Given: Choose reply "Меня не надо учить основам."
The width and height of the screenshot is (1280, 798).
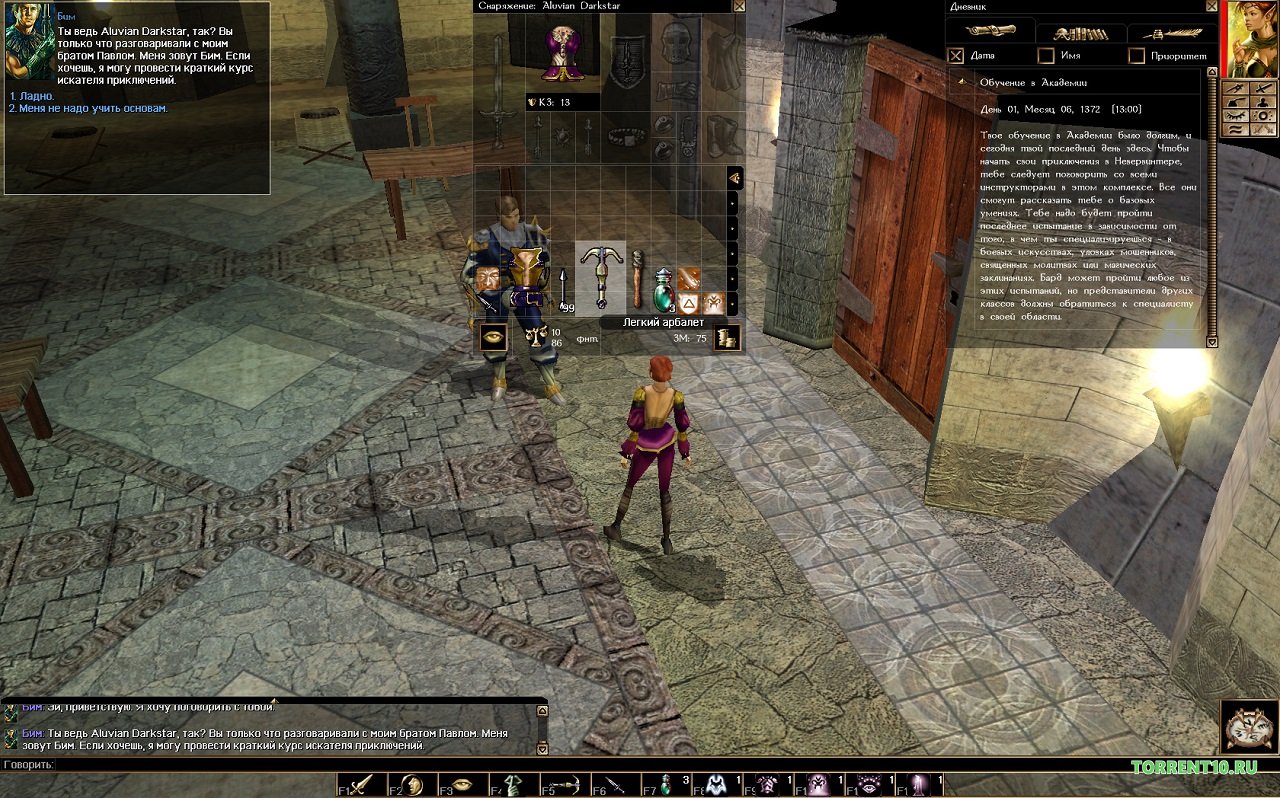Looking at the screenshot, I should click(x=88, y=108).
